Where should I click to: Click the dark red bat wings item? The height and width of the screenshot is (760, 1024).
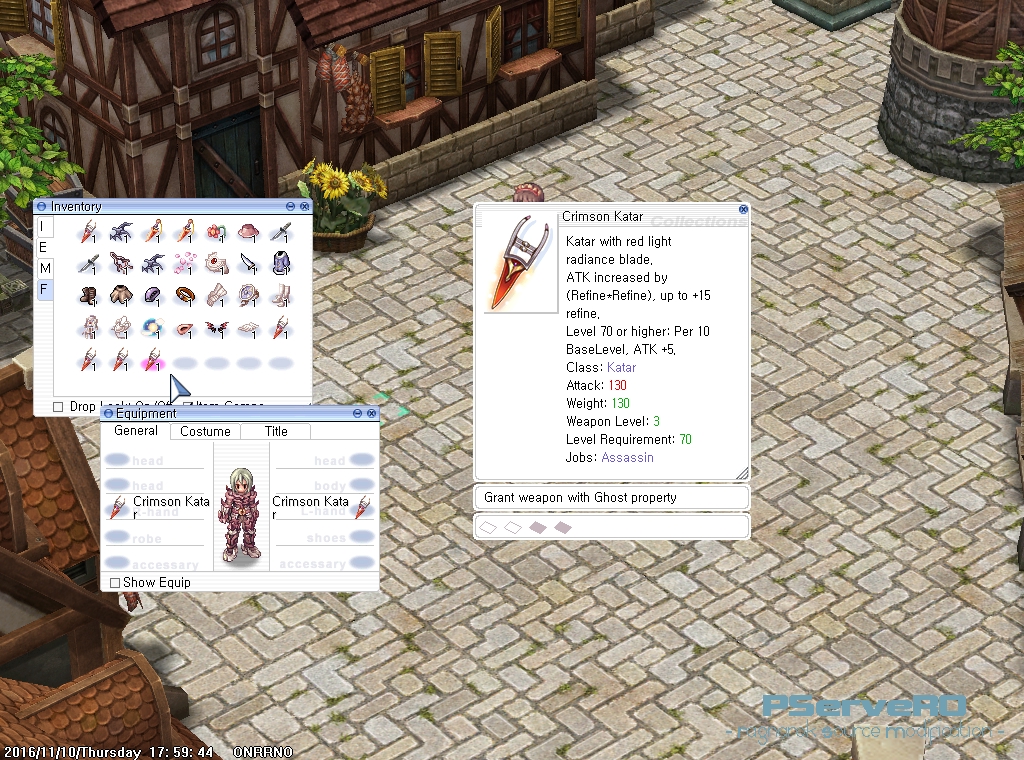pyautogui.click(x=217, y=327)
